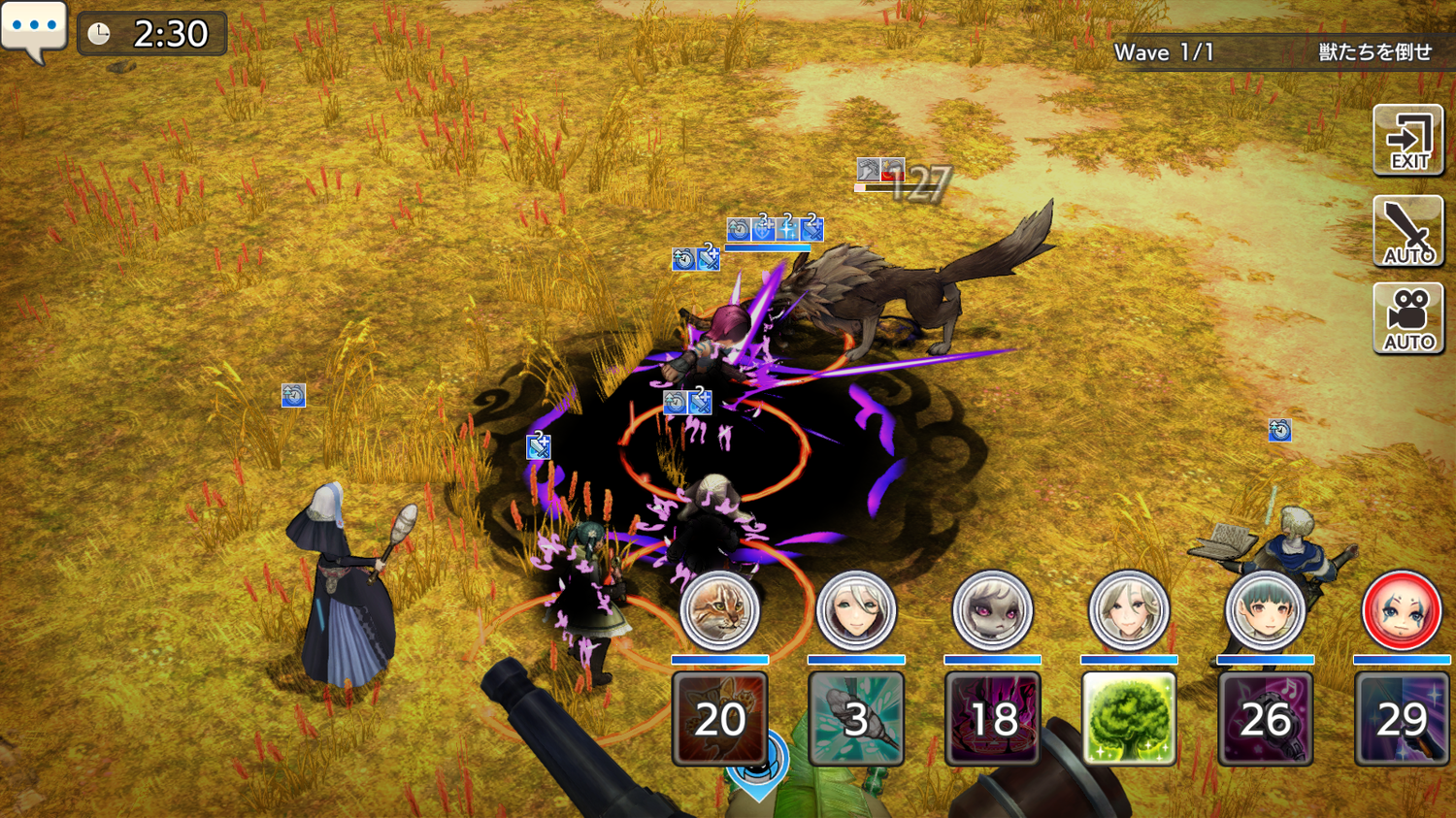
Task: Tap the skill with cooldown 20
Action: [x=719, y=719]
